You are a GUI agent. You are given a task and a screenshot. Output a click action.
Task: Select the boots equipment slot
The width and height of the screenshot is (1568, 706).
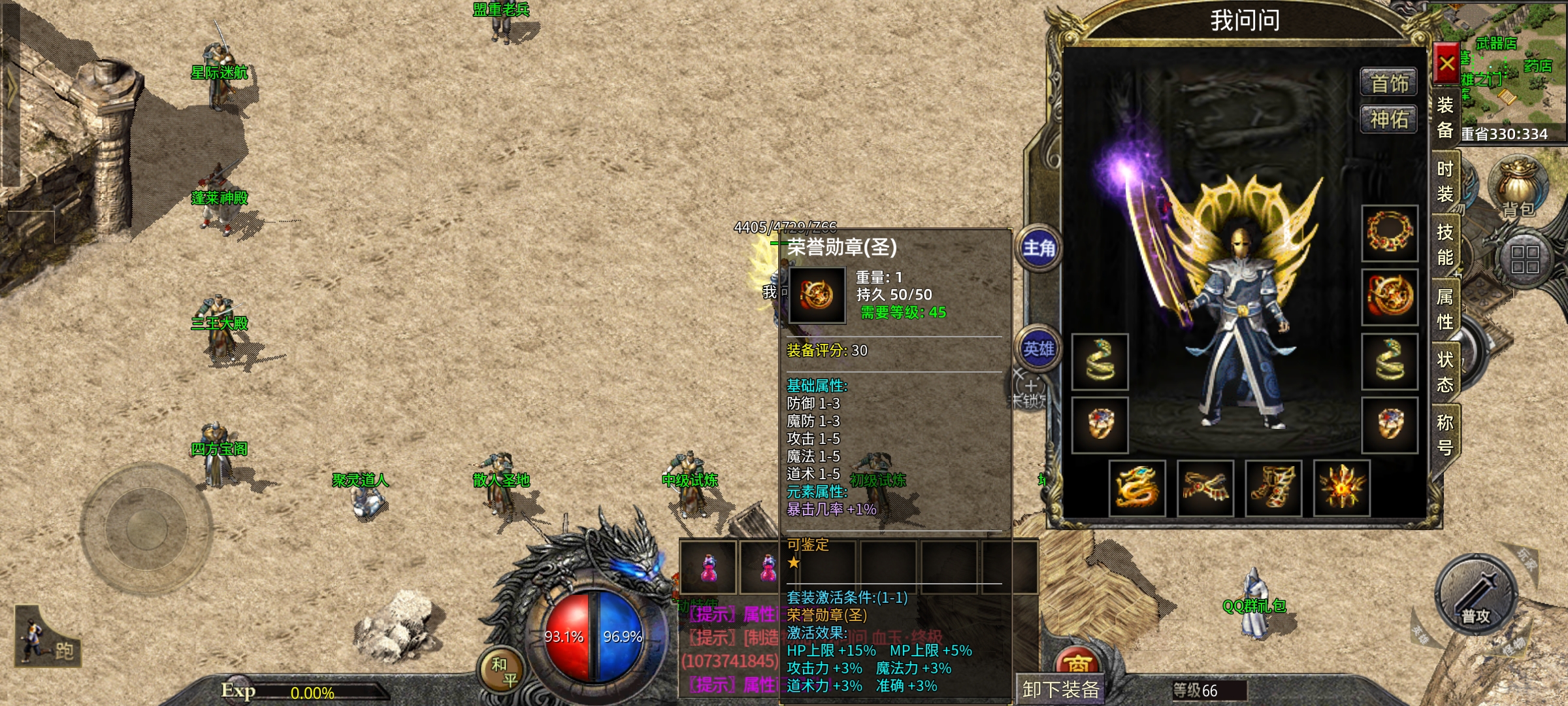coord(1273,488)
